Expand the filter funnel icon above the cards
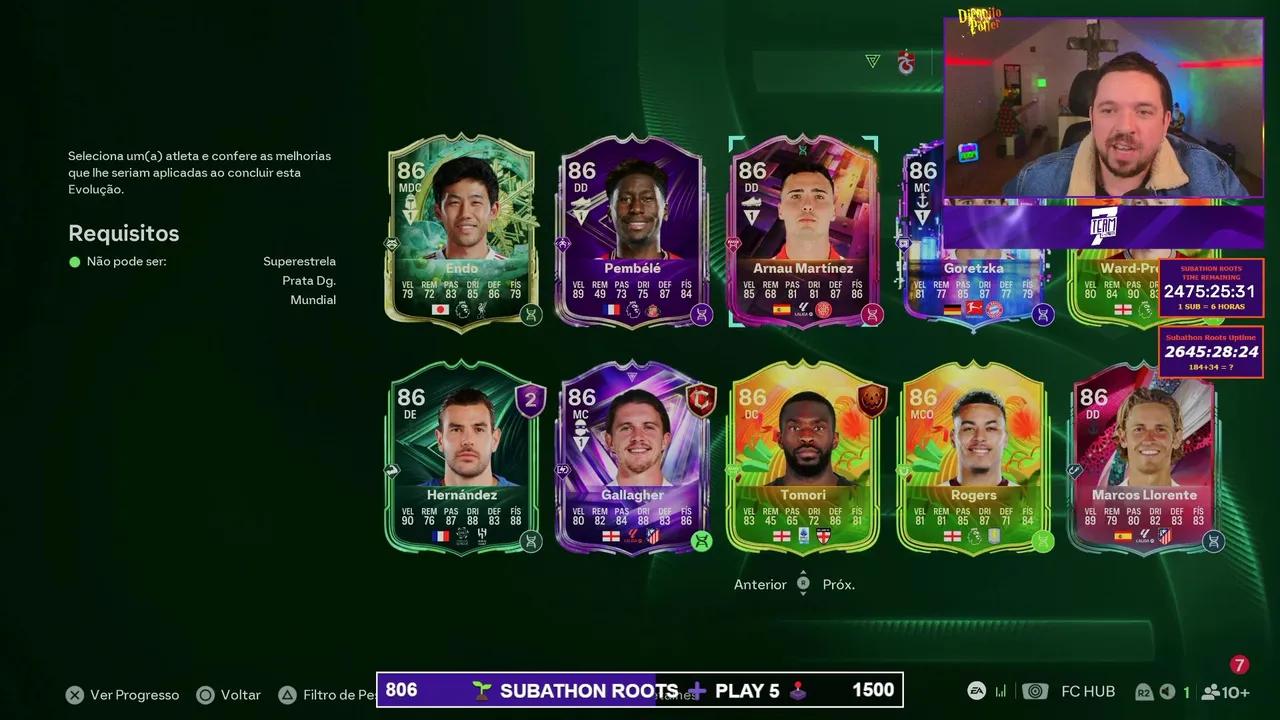Viewport: 1280px width, 720px height. (x=871, y=61)
